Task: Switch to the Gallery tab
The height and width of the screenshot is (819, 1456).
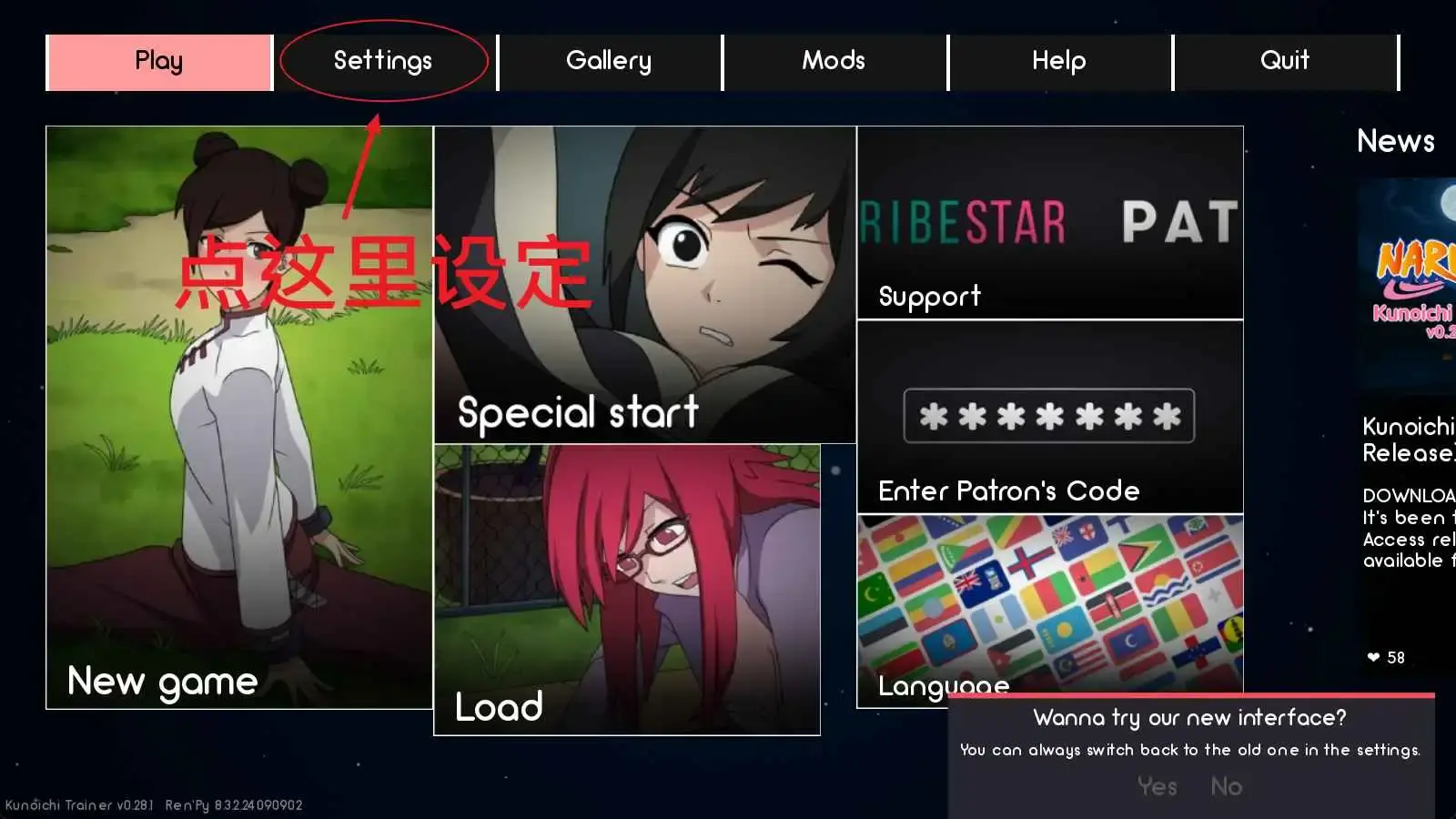Action: [x=608, y=60]
